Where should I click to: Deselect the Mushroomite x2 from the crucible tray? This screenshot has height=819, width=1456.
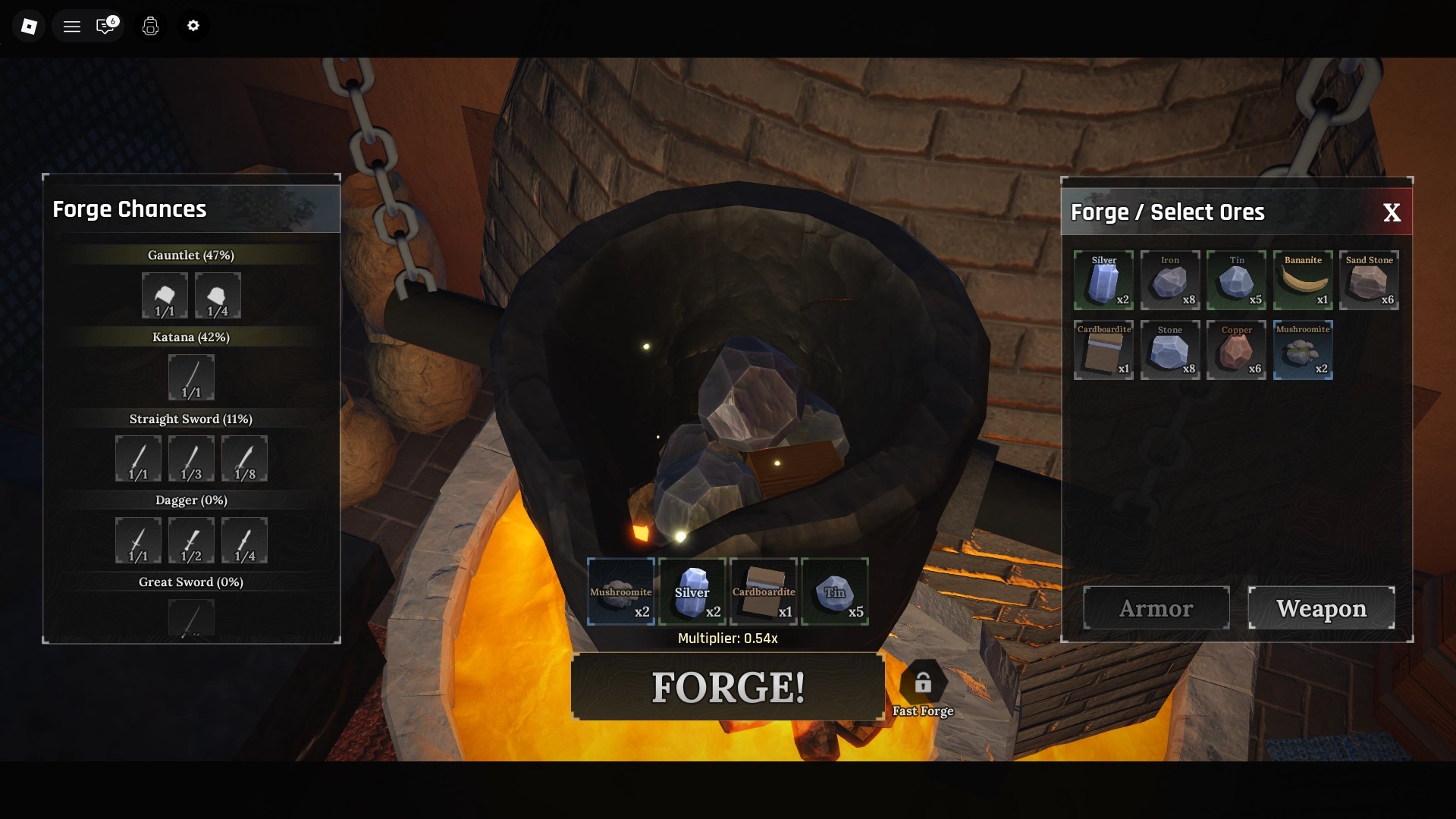620,591
